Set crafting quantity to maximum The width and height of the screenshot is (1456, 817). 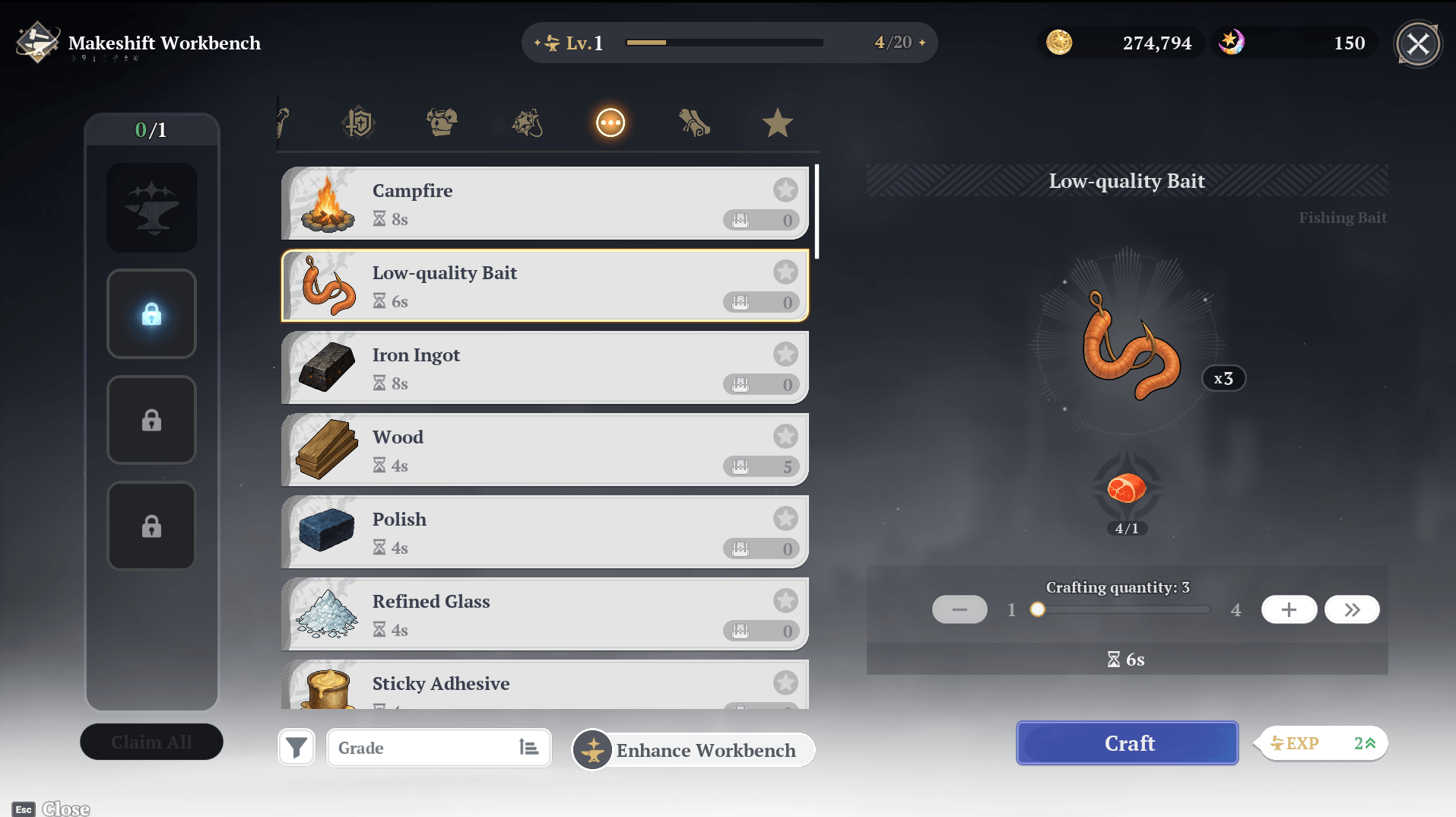tap(1352, 609)
